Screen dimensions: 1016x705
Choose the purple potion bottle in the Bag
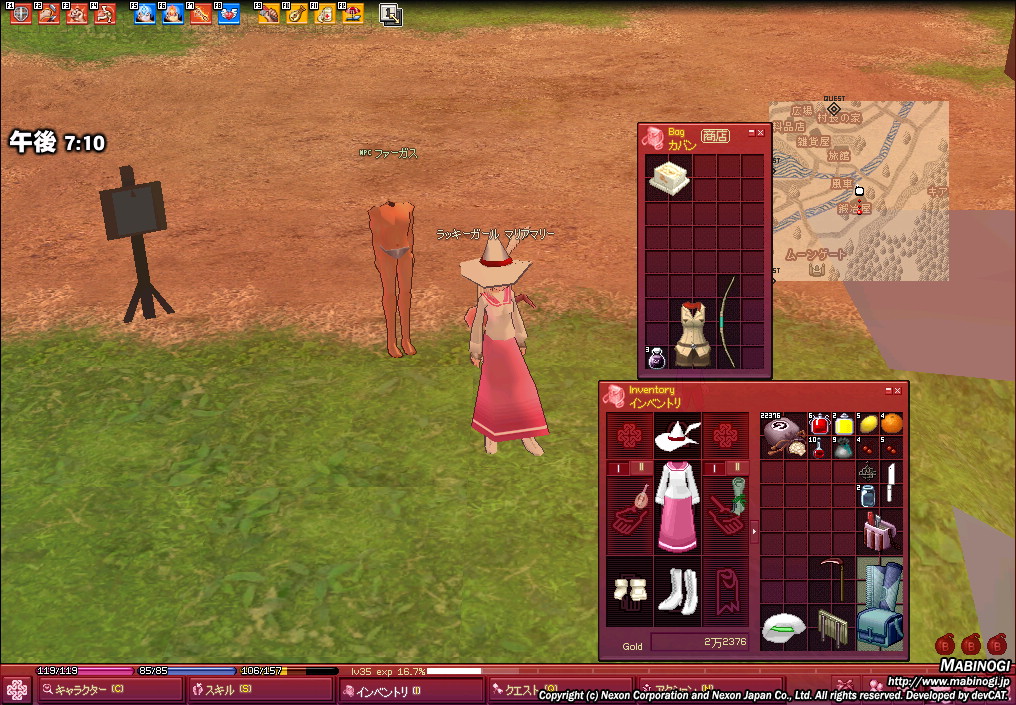click(x=657, y=357)
